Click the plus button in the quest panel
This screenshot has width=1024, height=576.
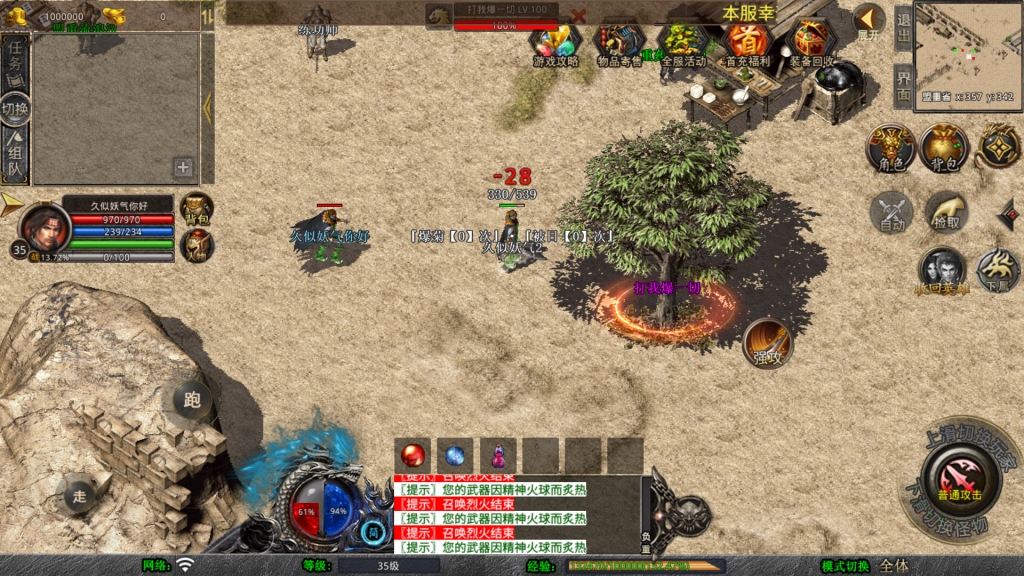coord(183,167)
